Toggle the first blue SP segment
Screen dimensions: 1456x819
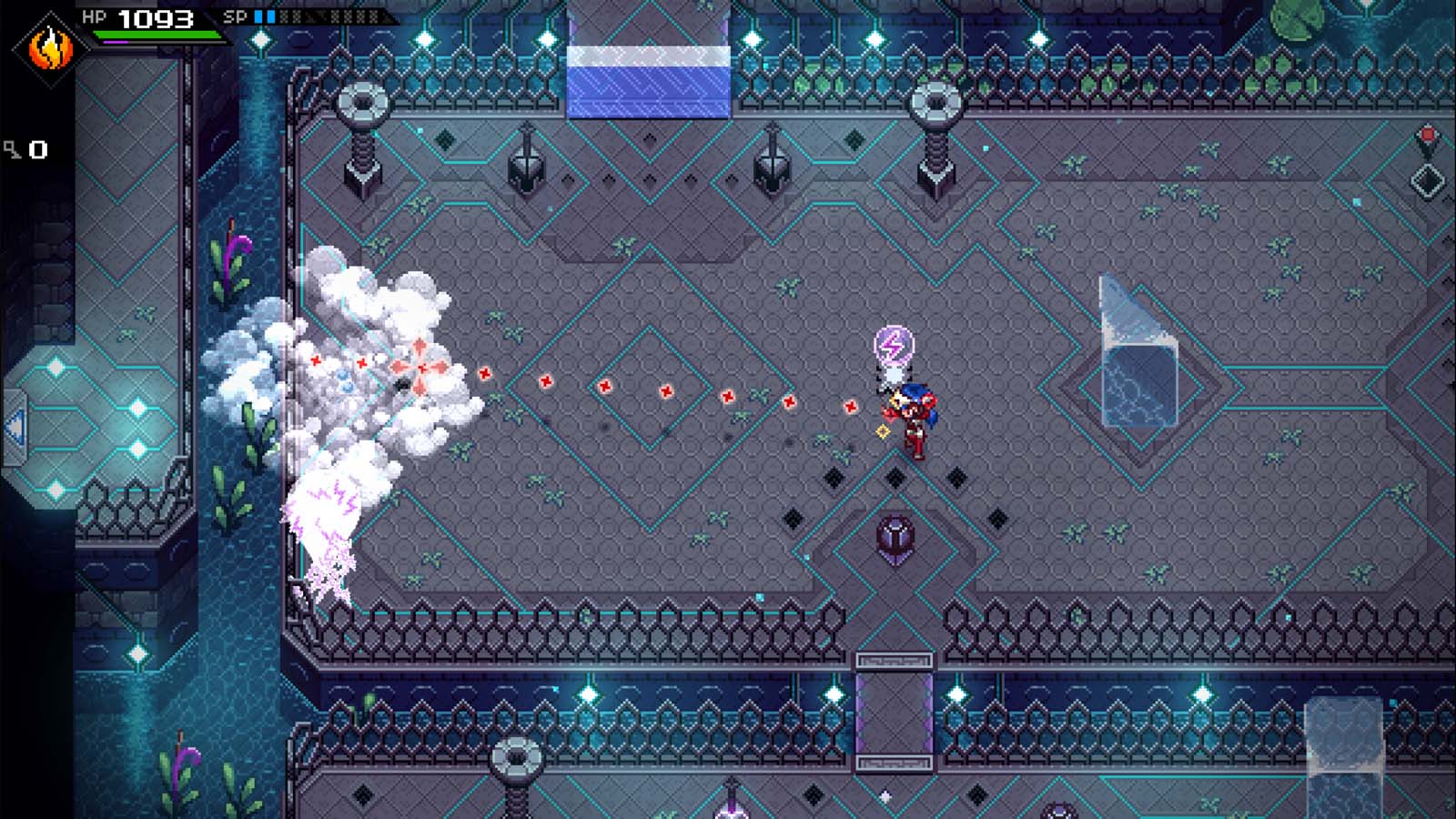[x=257, y=15]
